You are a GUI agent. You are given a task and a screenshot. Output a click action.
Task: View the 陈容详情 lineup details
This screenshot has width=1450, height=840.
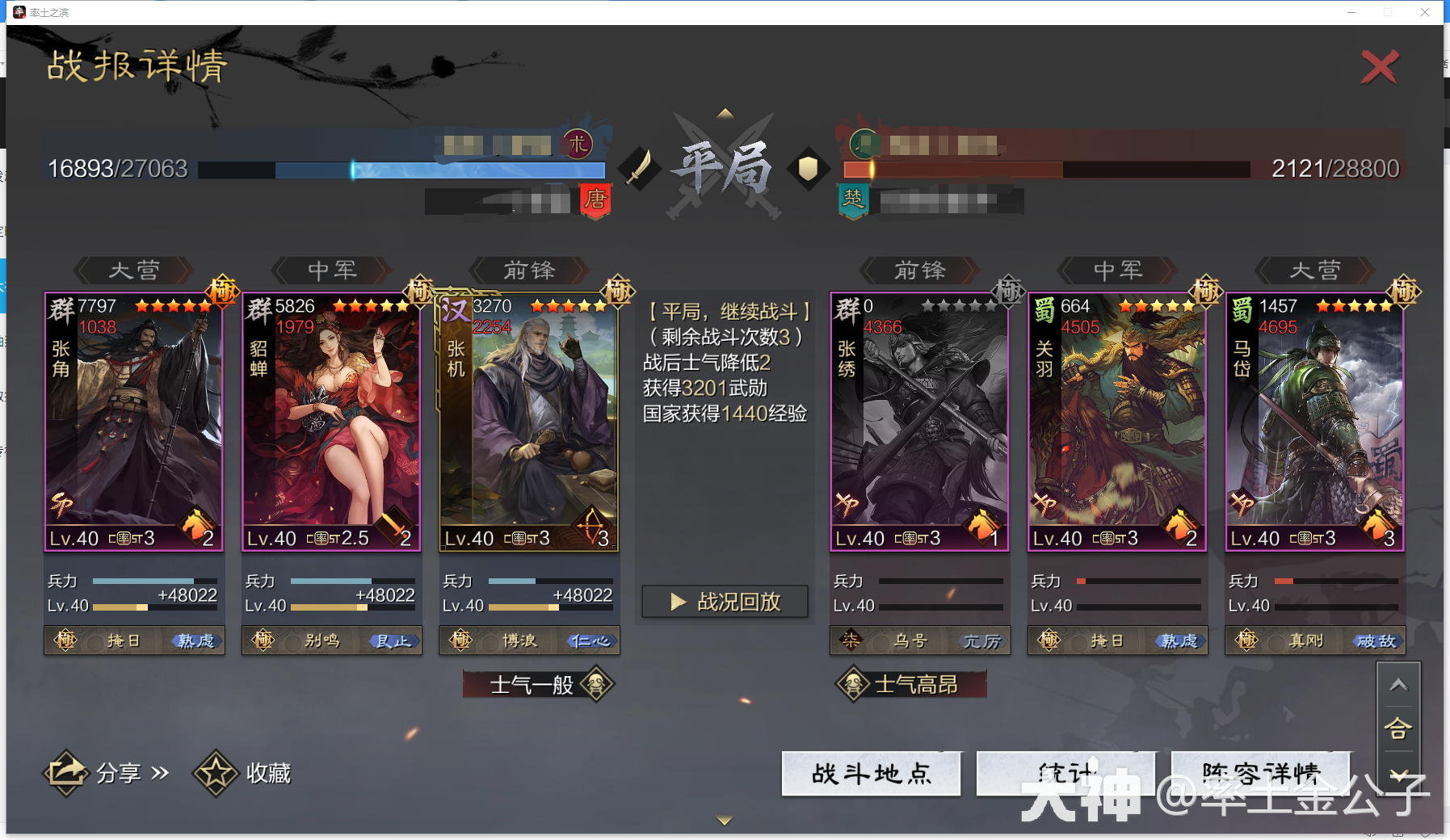(x=1259, y=774)
